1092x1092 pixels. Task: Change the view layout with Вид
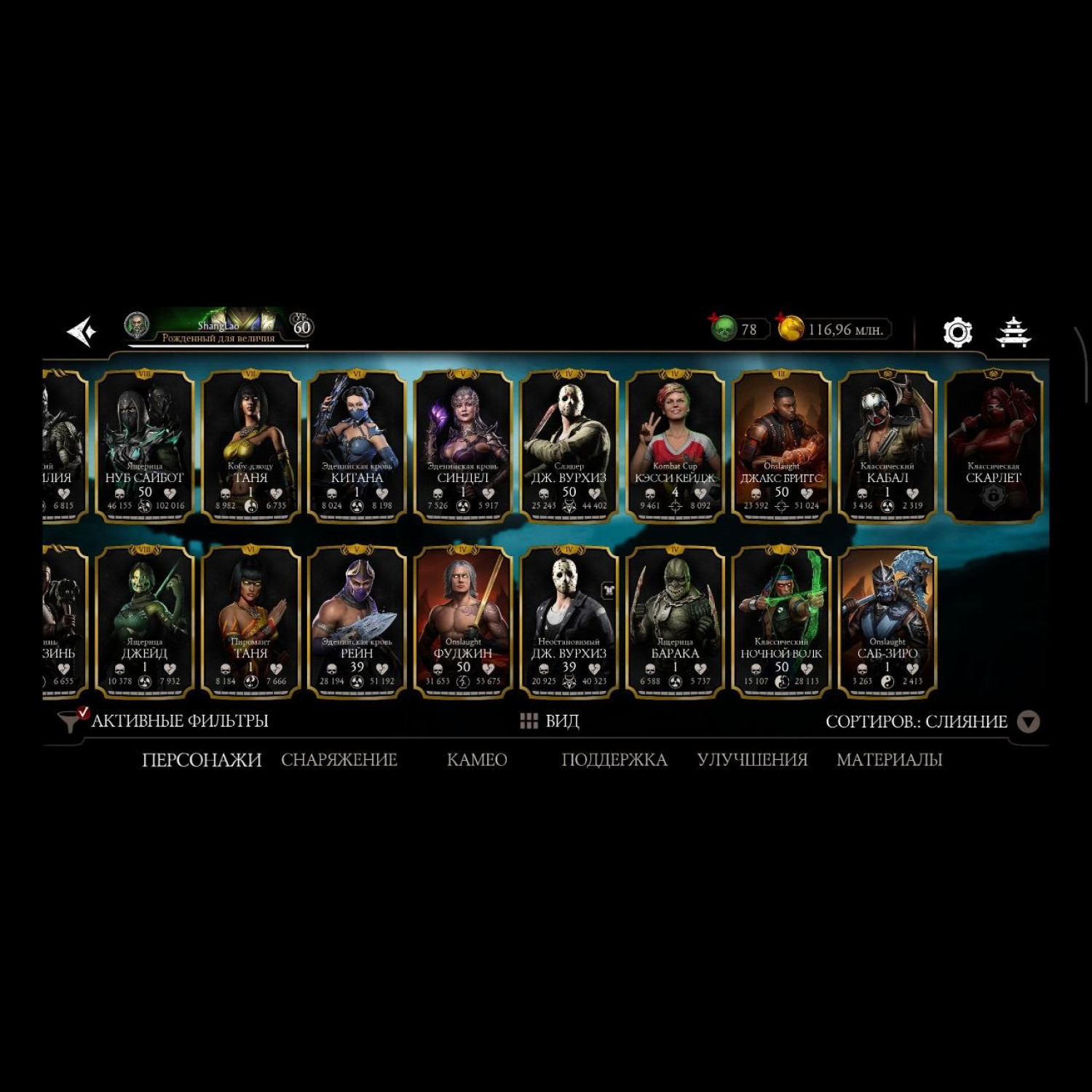coord(550,721)
